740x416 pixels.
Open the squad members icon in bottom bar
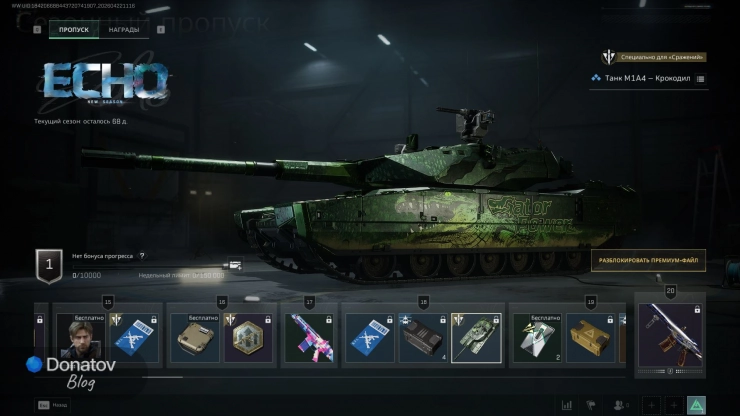coord(622,405)
